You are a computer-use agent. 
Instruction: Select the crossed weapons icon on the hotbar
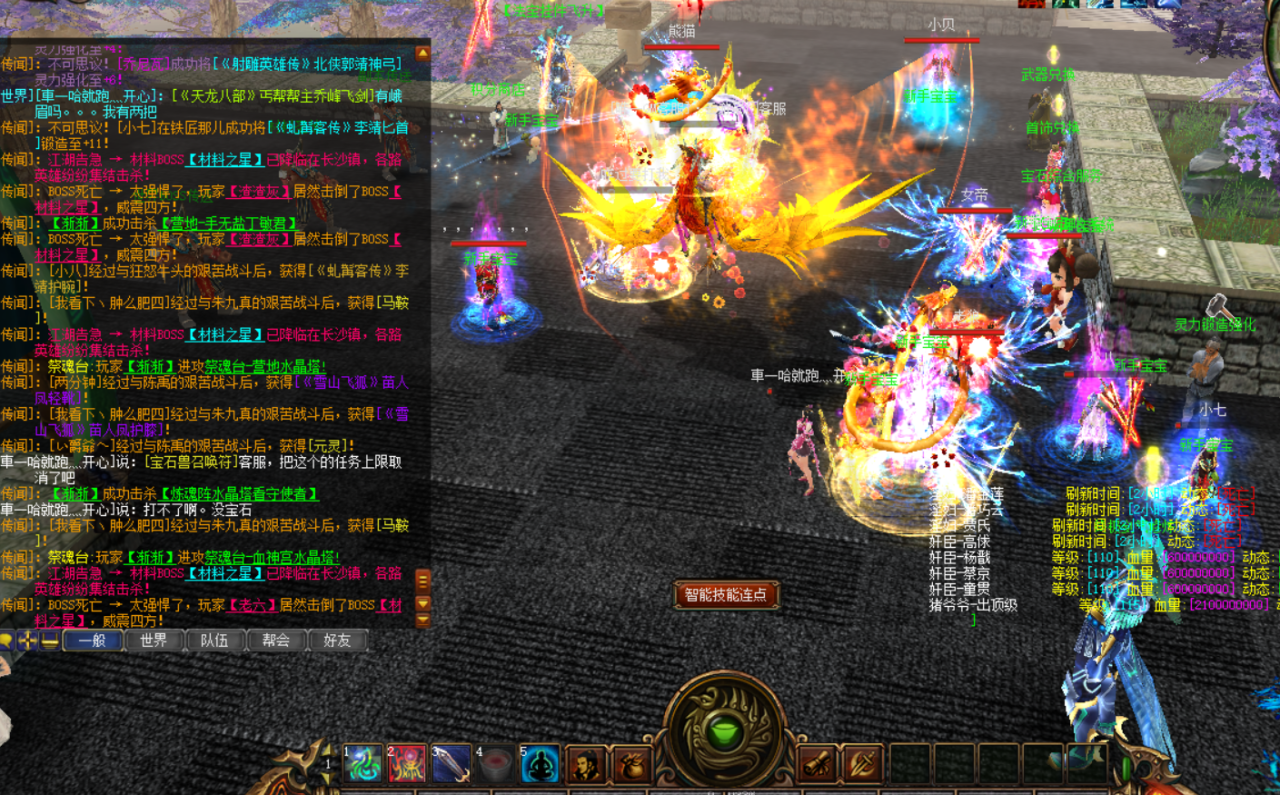point(862,765)
